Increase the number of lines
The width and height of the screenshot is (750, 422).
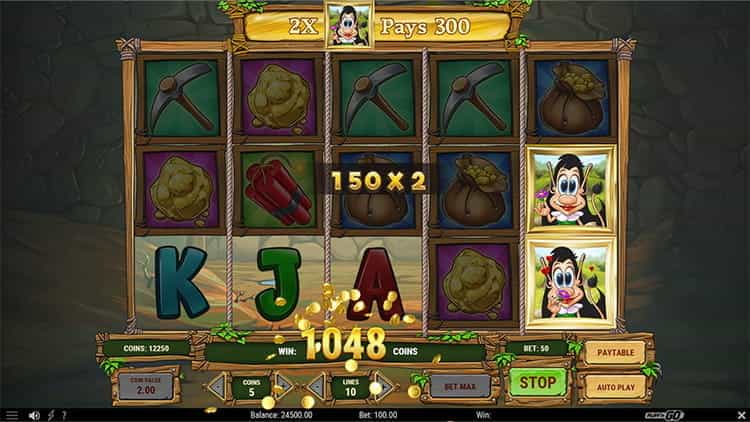382,385
